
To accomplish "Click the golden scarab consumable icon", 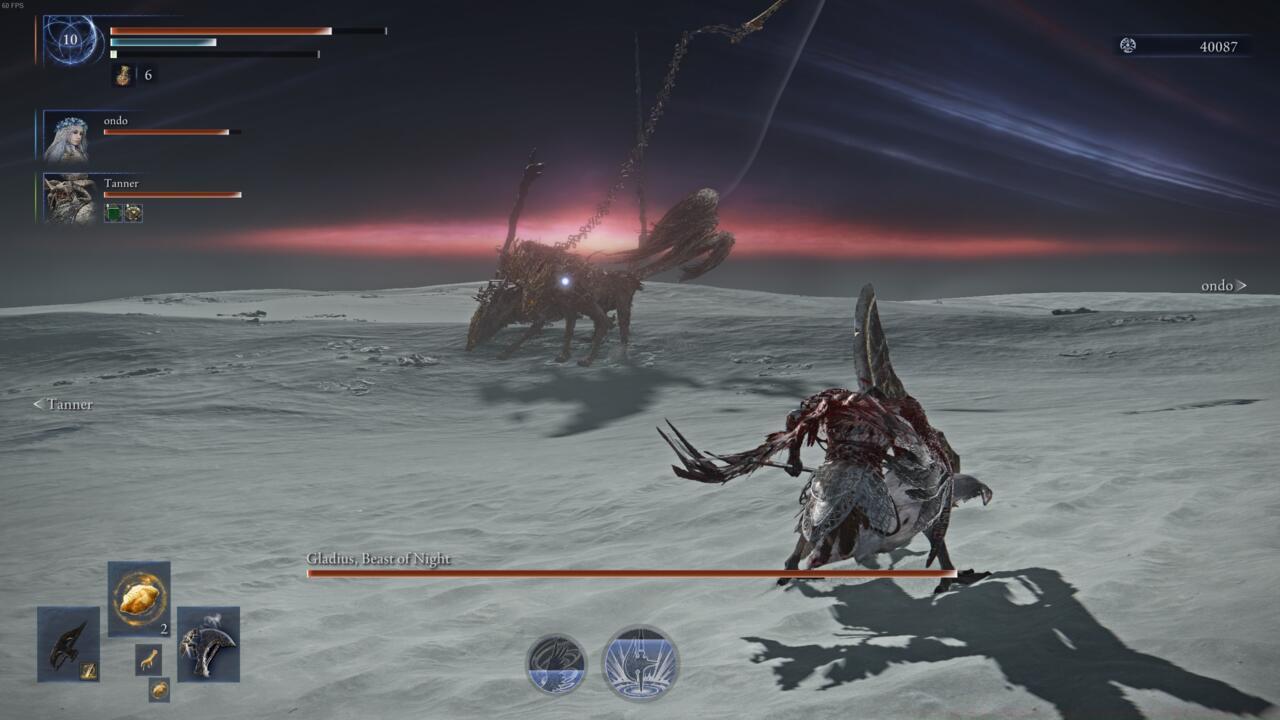I will tap(159, 689).
